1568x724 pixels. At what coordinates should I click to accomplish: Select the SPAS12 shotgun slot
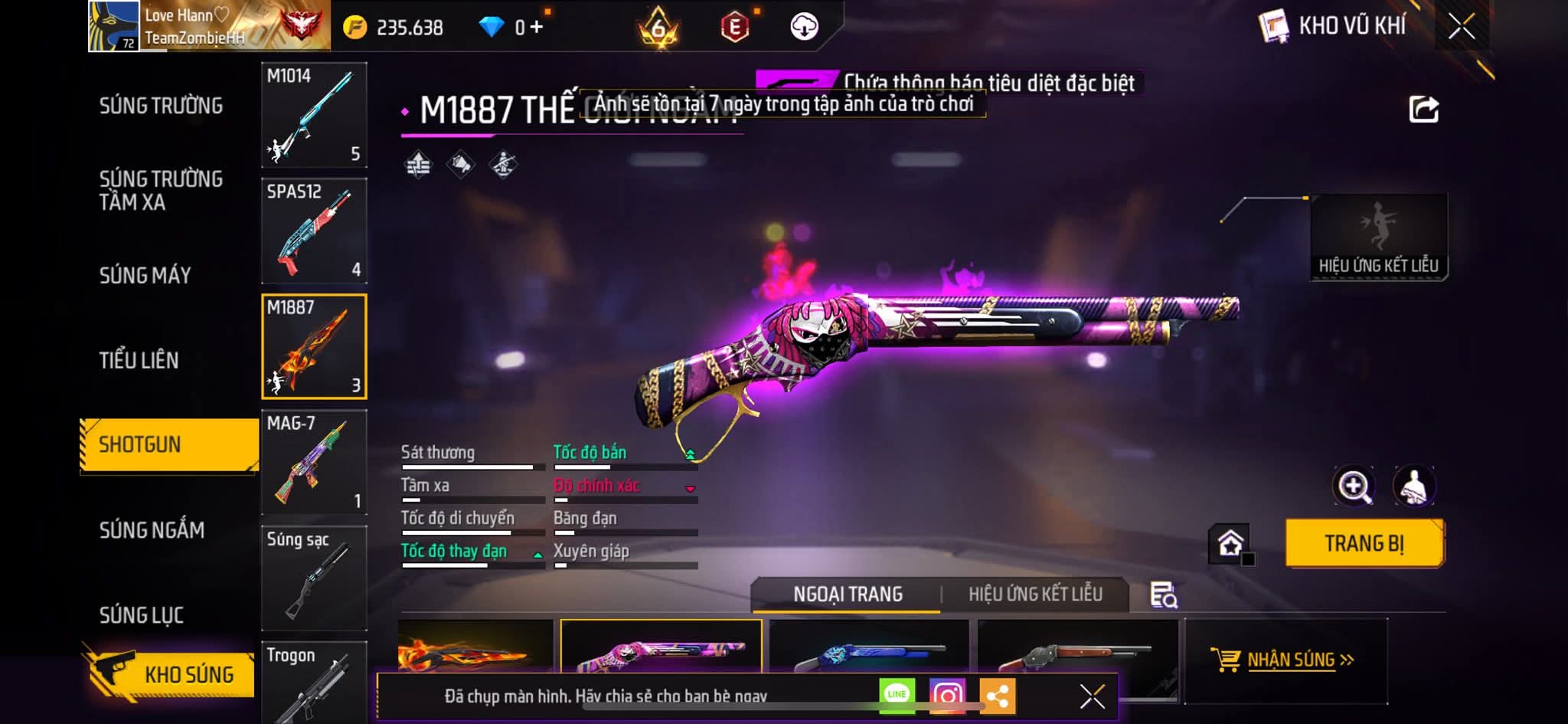click(x=314, y=231)
